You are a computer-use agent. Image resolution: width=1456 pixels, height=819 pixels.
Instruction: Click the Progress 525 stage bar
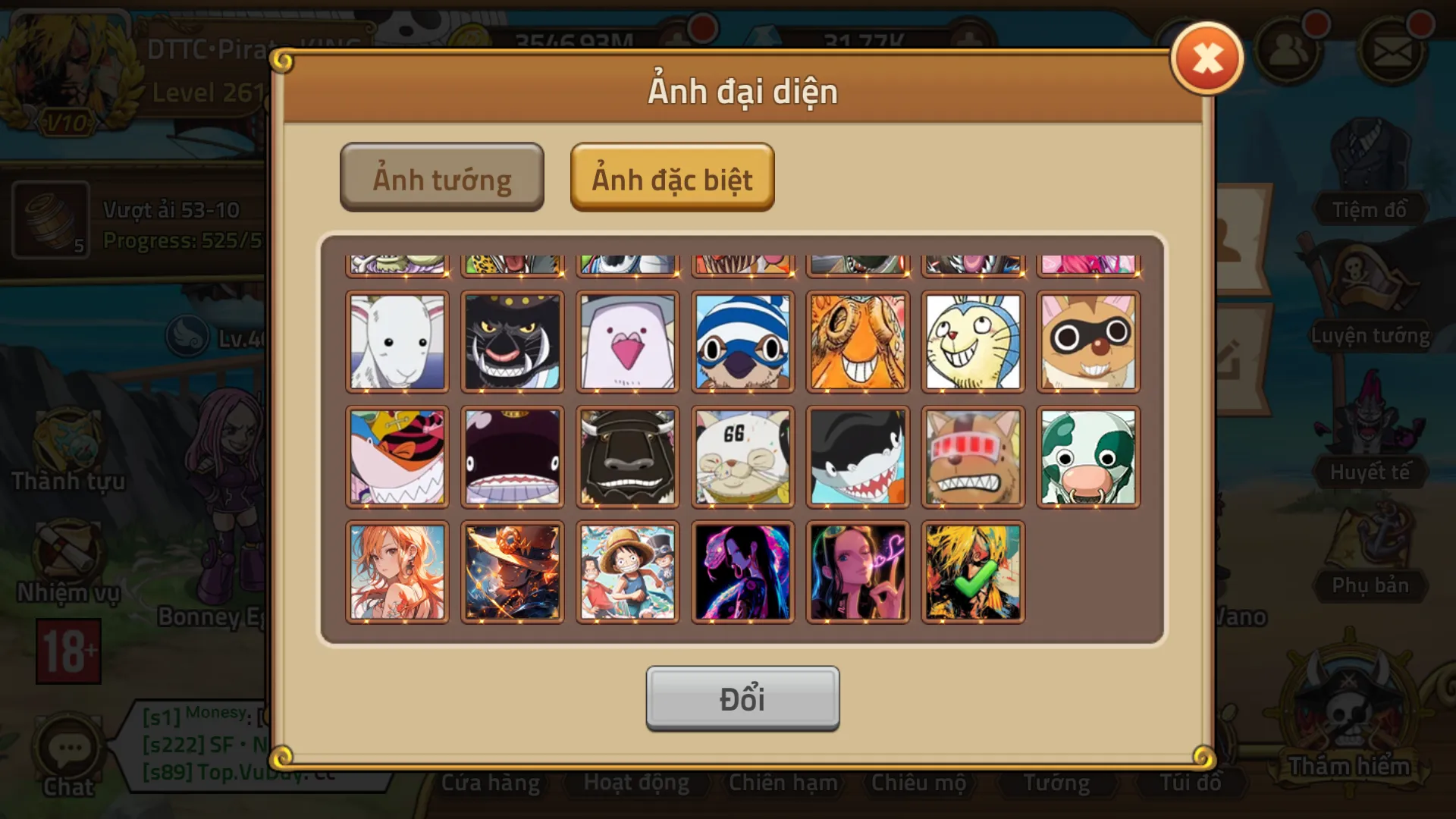point(182,239)
